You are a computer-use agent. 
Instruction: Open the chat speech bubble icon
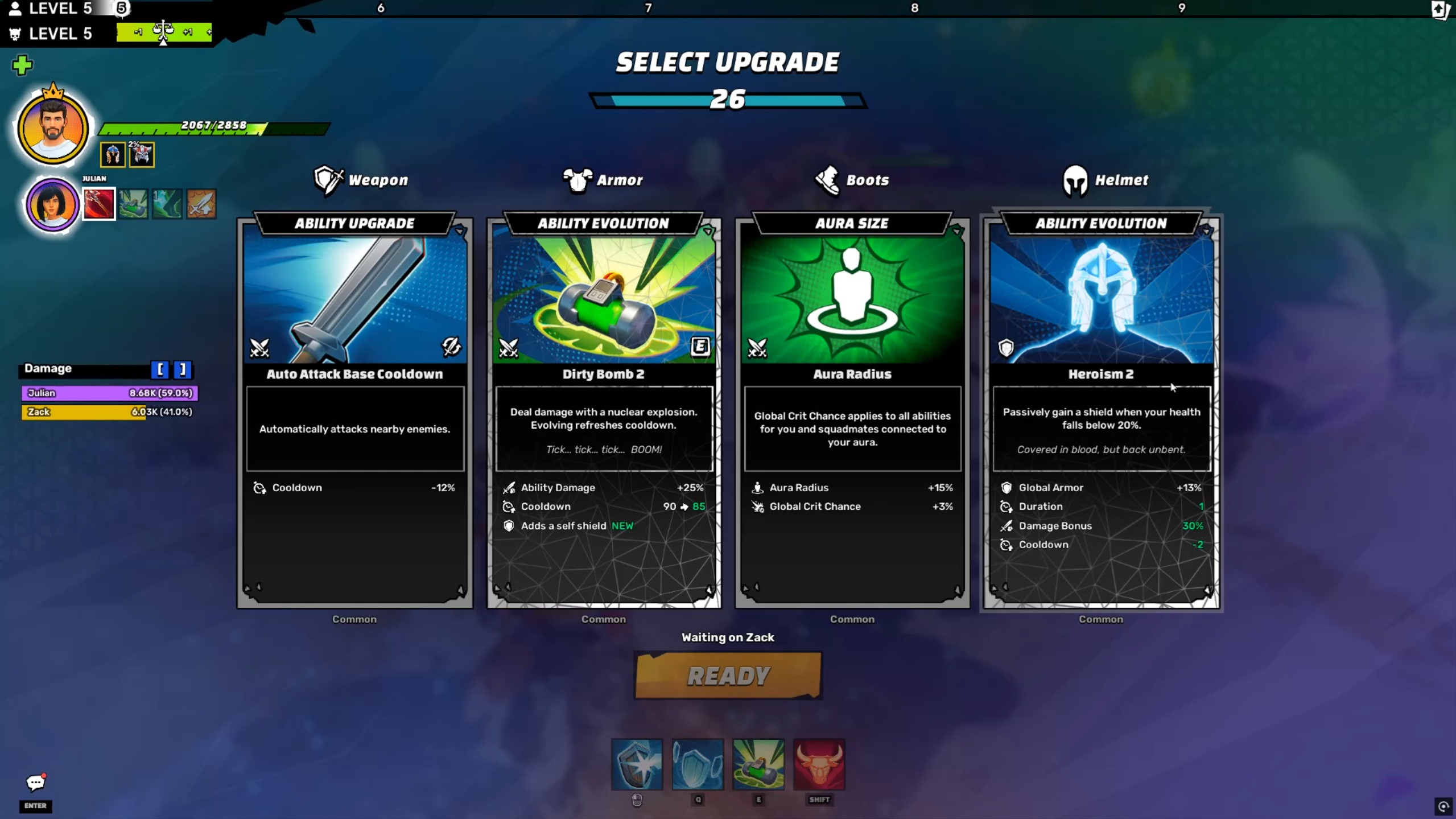(35, 783)
